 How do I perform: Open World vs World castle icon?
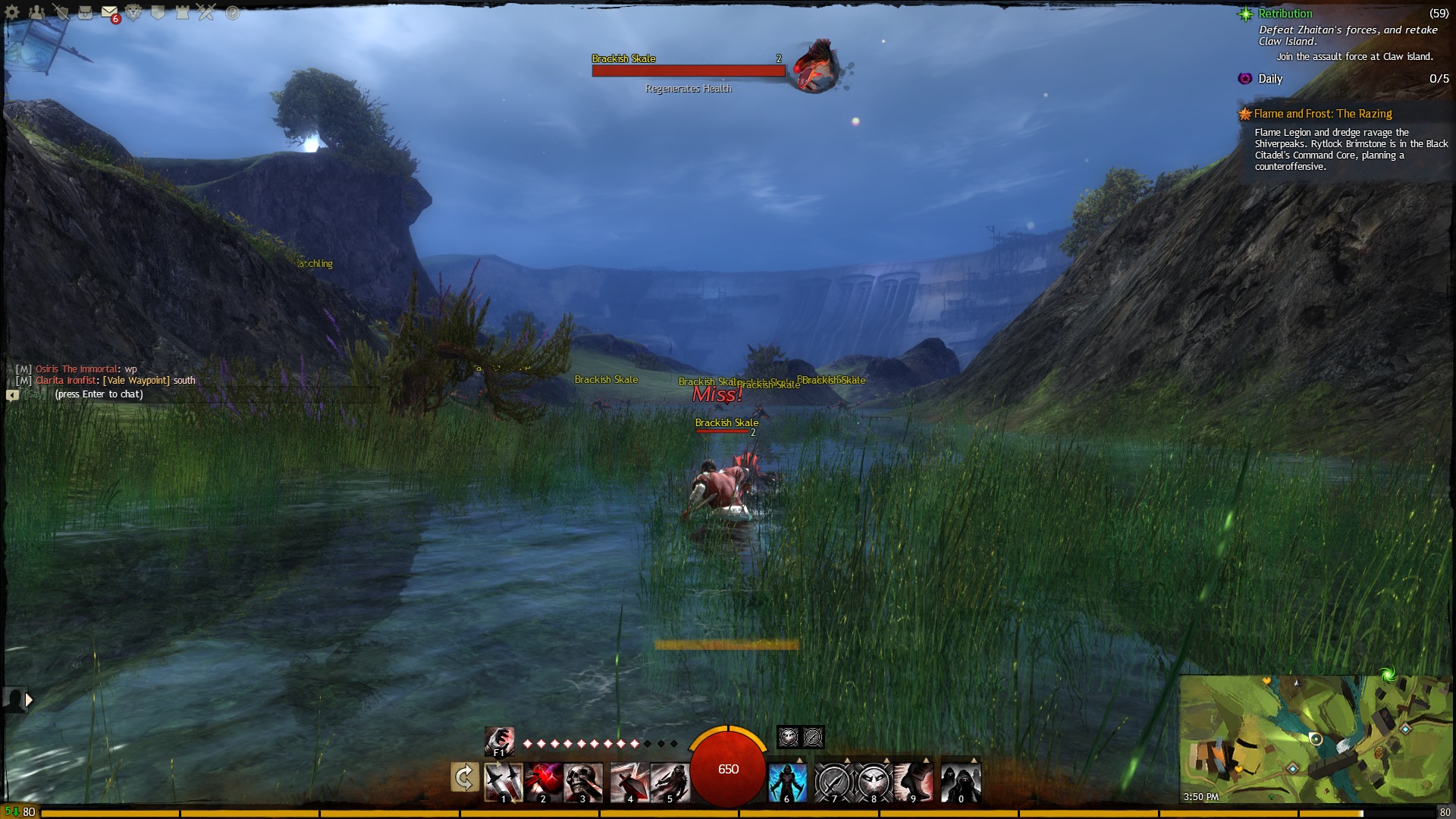183,13
